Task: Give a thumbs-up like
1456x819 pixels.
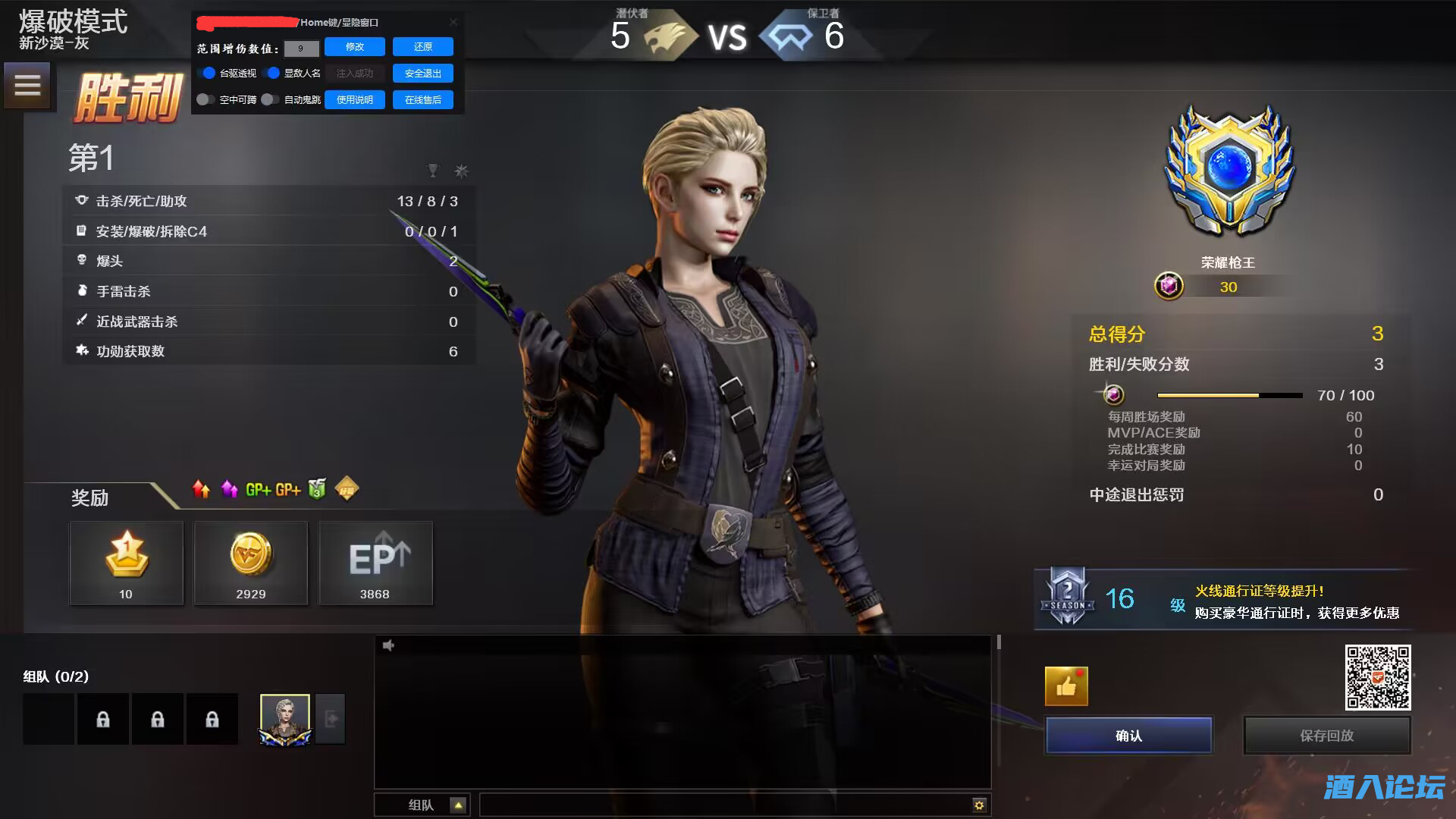Action: pos(1066,686)
